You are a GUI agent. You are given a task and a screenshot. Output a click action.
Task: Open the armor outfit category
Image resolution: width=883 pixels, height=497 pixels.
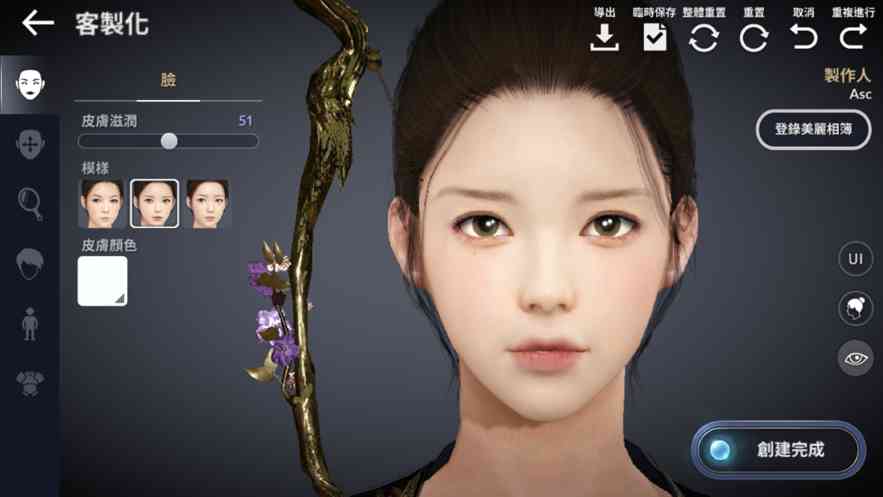tap(30, 382)
